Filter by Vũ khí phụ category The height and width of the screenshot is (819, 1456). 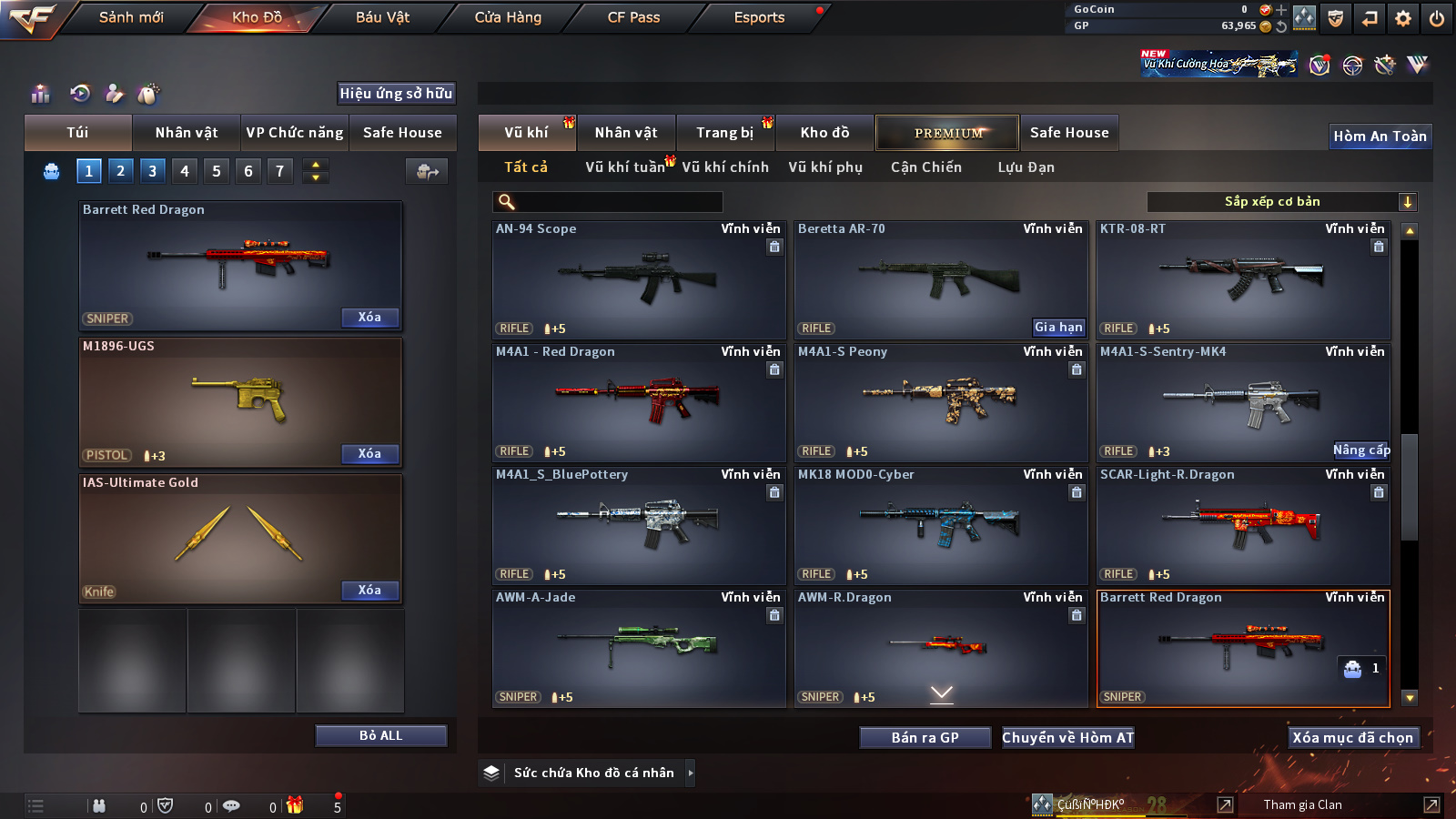click(x=824, y=167)
